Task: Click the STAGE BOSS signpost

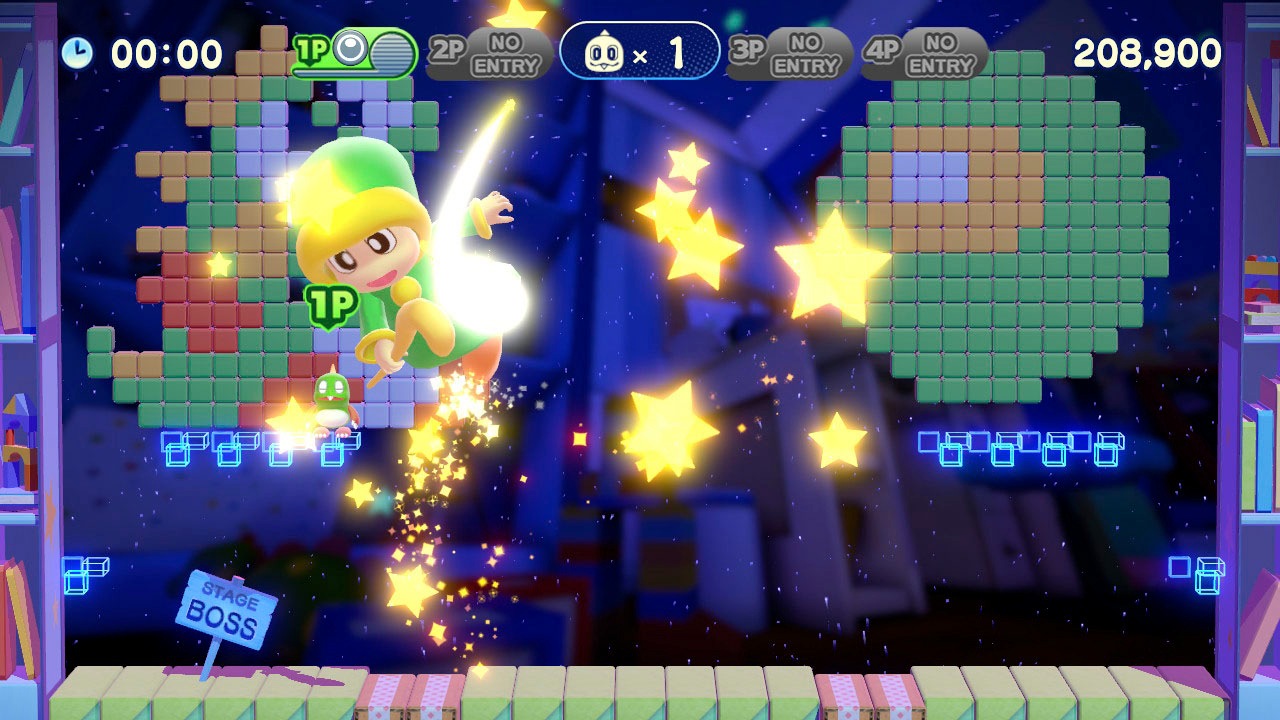Action: click(x=227, y=607)
